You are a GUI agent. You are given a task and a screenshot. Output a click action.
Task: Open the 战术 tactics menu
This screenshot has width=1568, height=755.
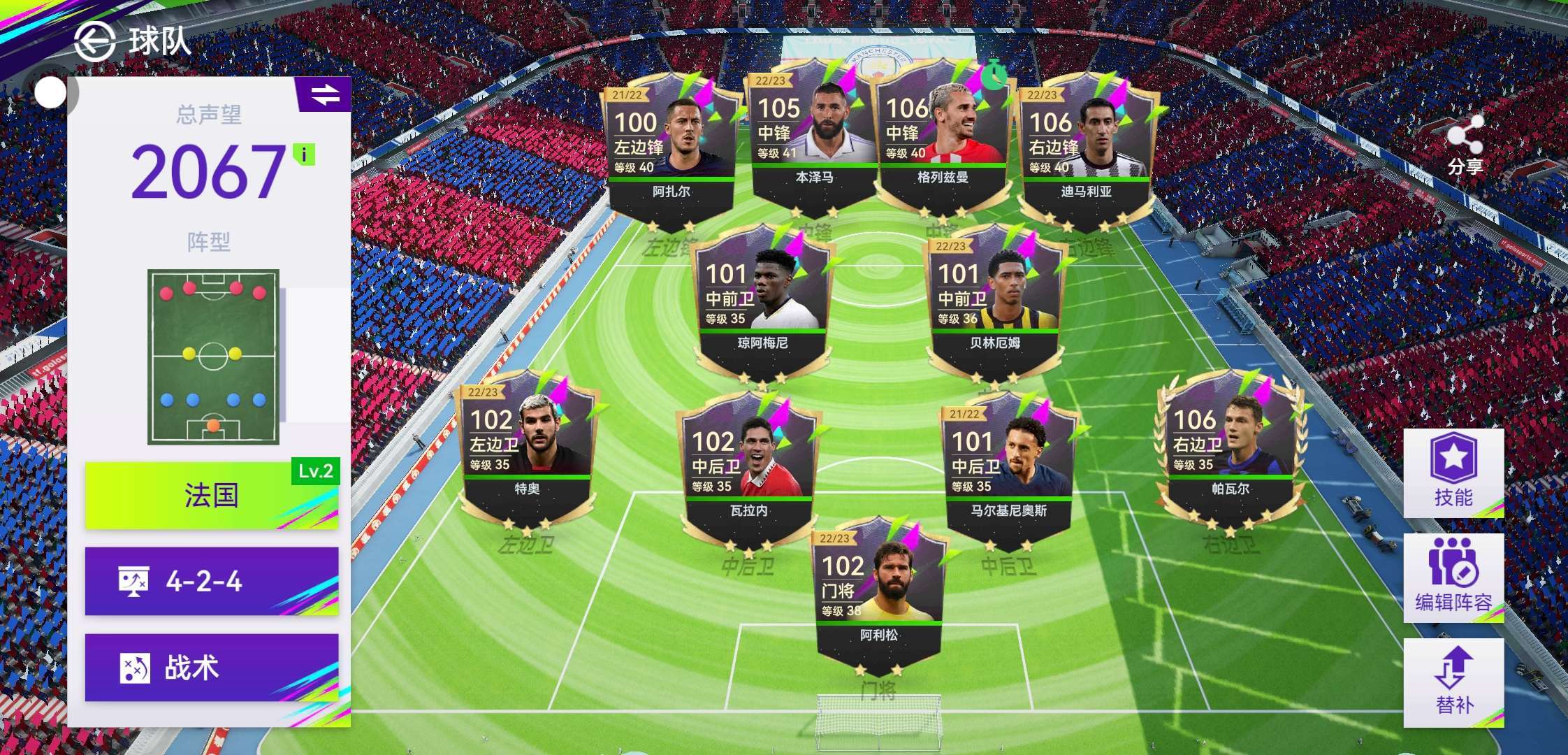tap(212, 668)
